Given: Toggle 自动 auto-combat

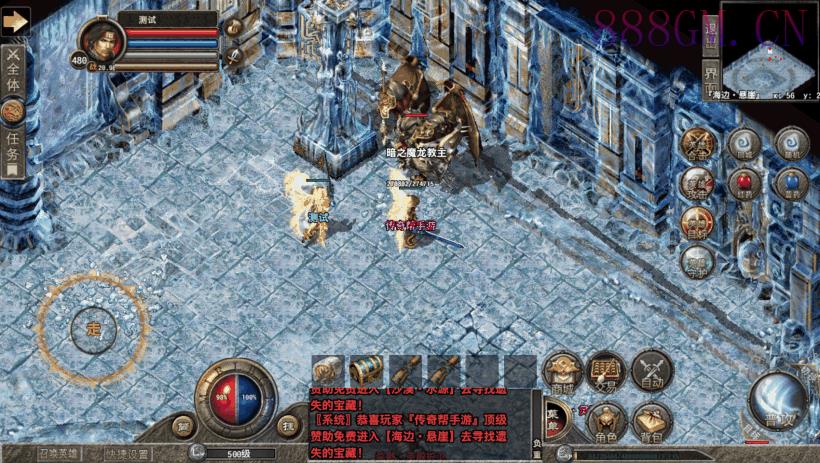Looking at the screenshot, I should 651,371.
